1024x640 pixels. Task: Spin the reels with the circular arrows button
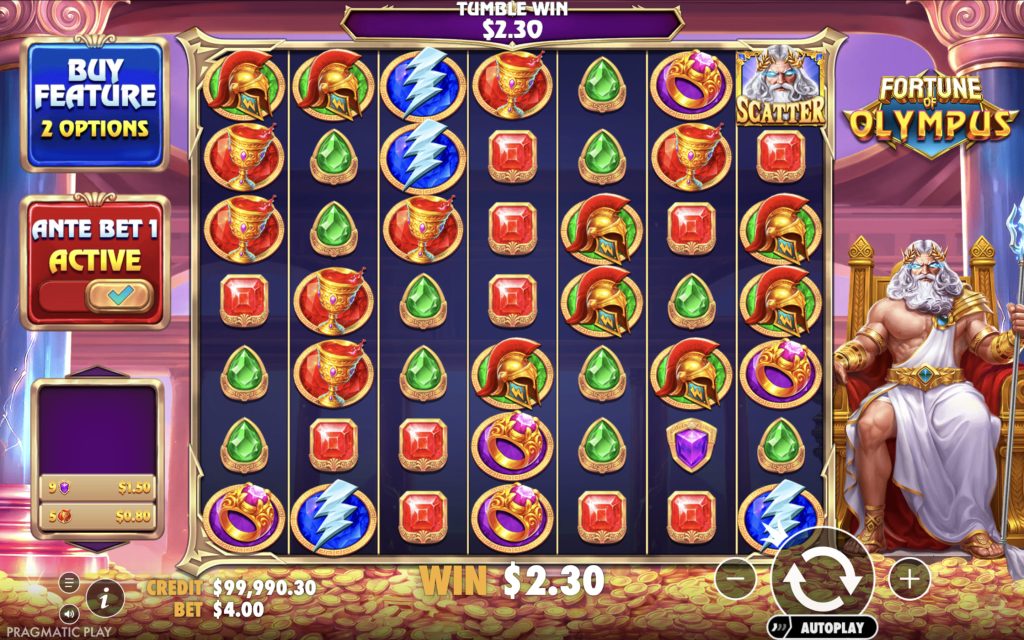[x=822, y=577]
